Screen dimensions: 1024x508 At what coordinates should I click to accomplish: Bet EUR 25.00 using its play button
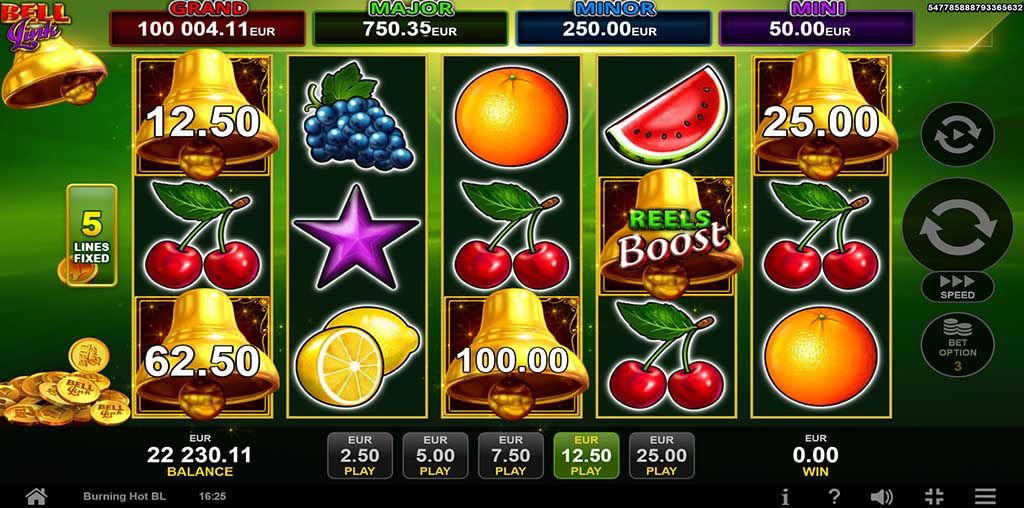(x=661, y=456)
